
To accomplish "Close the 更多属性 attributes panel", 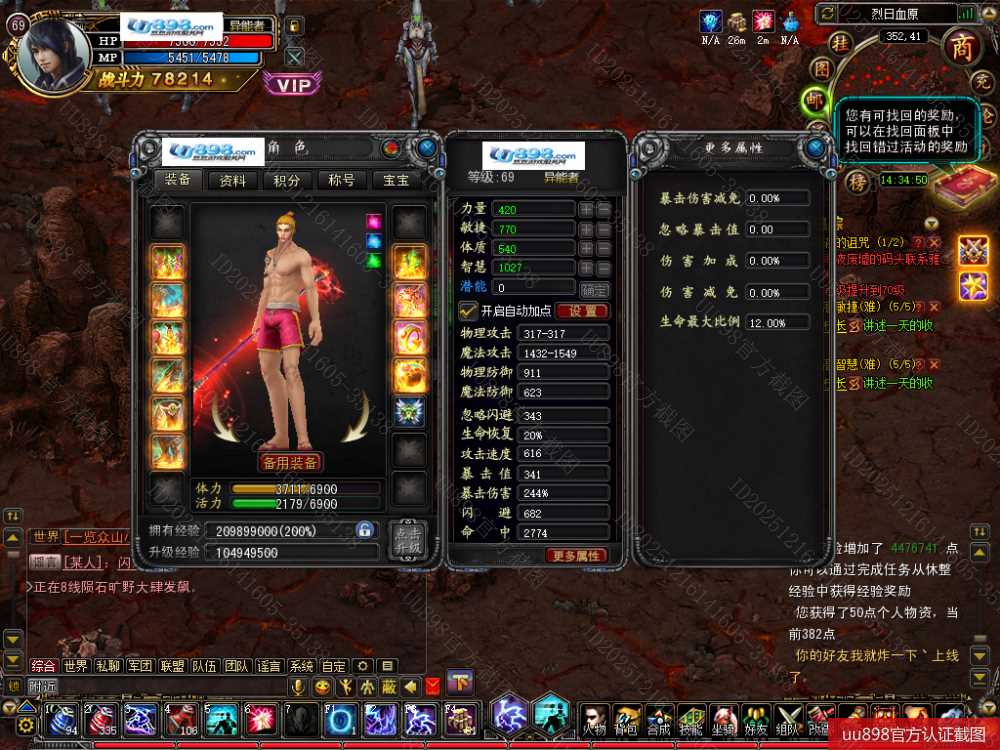I will pos(817,148).
